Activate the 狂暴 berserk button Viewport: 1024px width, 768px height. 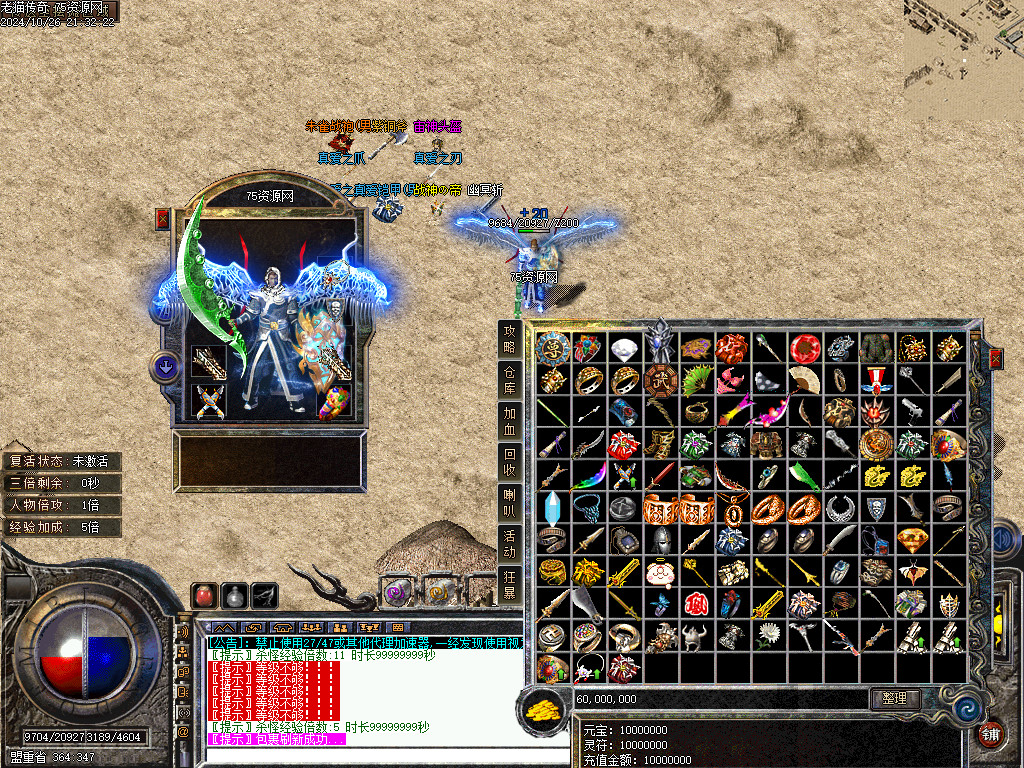click(x=510, y=585)
